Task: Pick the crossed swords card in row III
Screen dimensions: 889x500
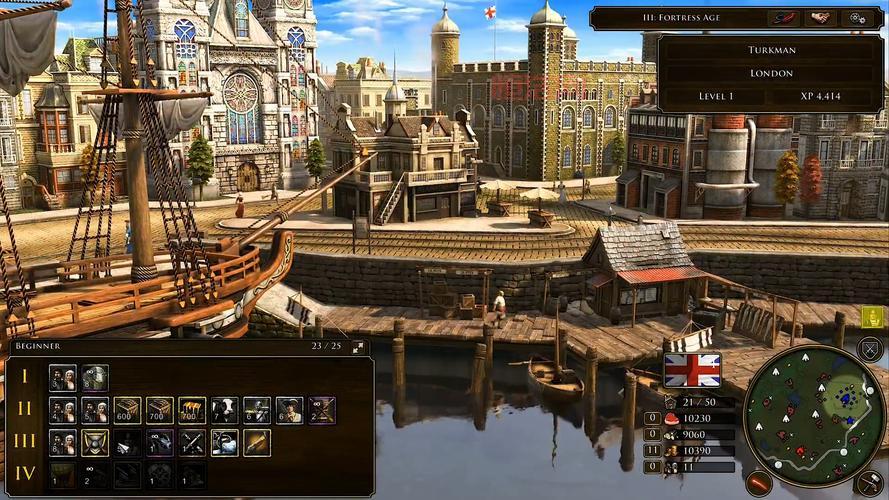Action: coord(192,442)
